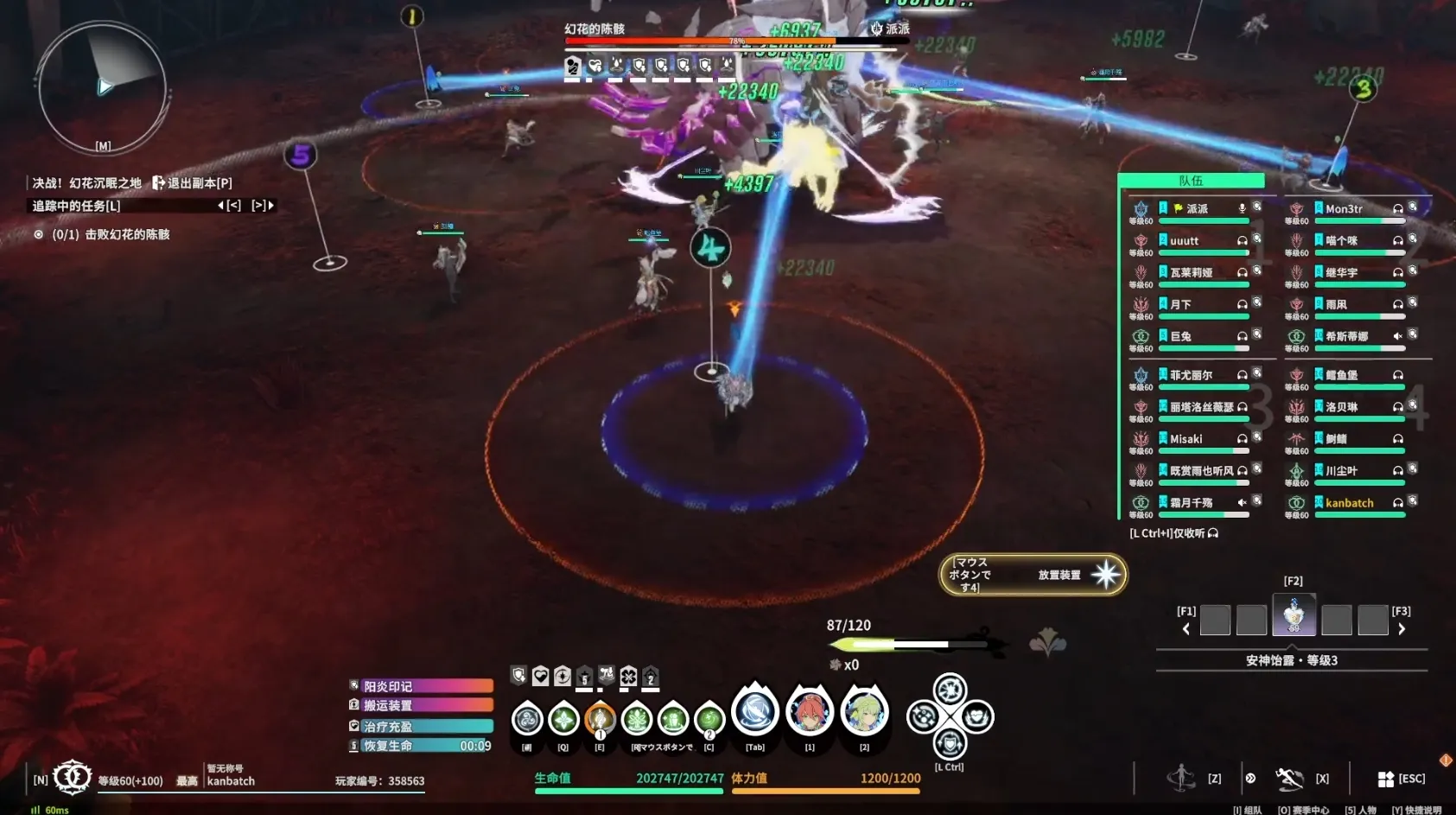Click the 放置装置 place device button
The image size is (1456, 815).
point(1033,575)
